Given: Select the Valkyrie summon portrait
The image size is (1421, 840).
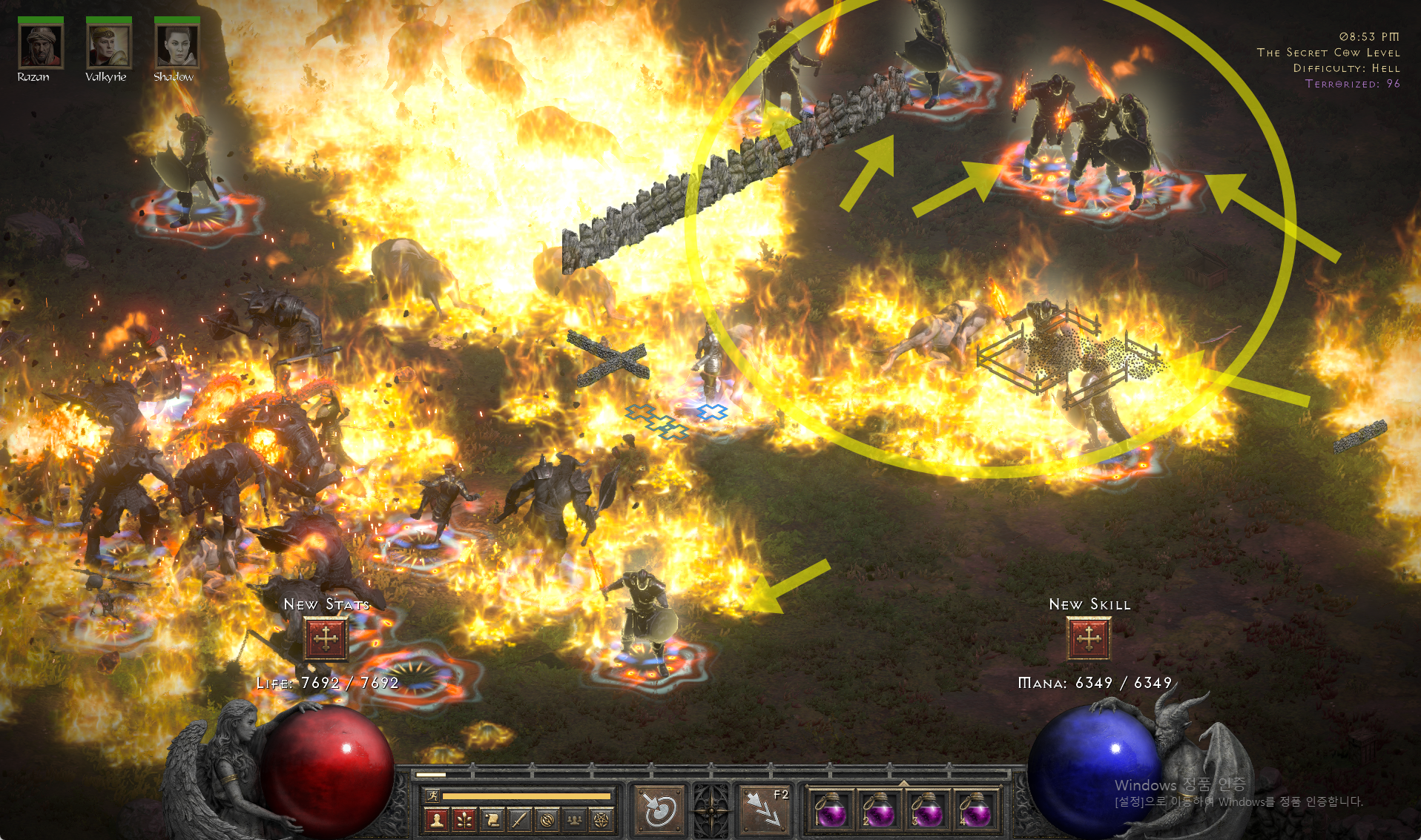Looking at the screenshot, I should (x=108, y=46).
